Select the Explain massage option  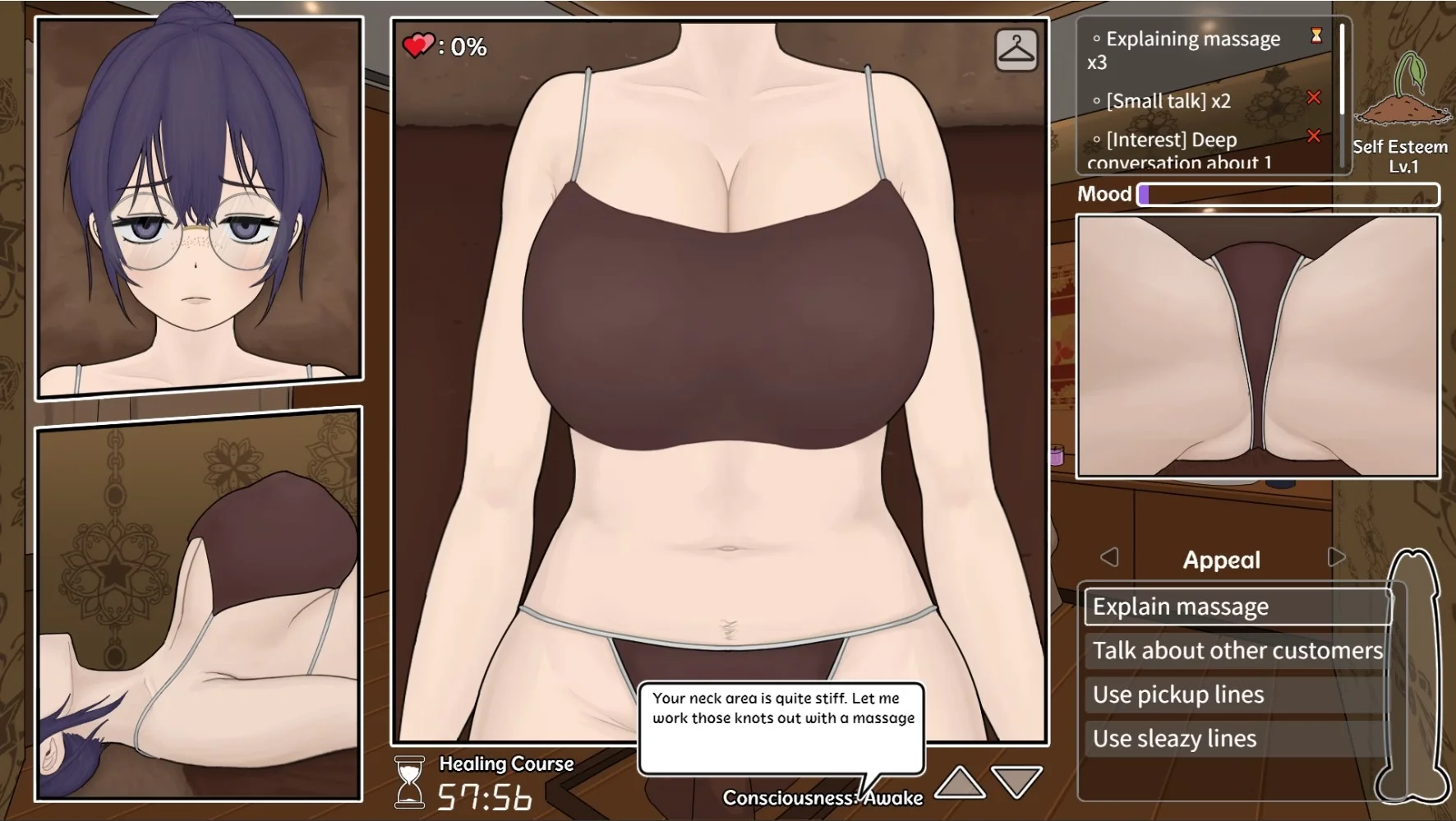tap(1237, 607)
